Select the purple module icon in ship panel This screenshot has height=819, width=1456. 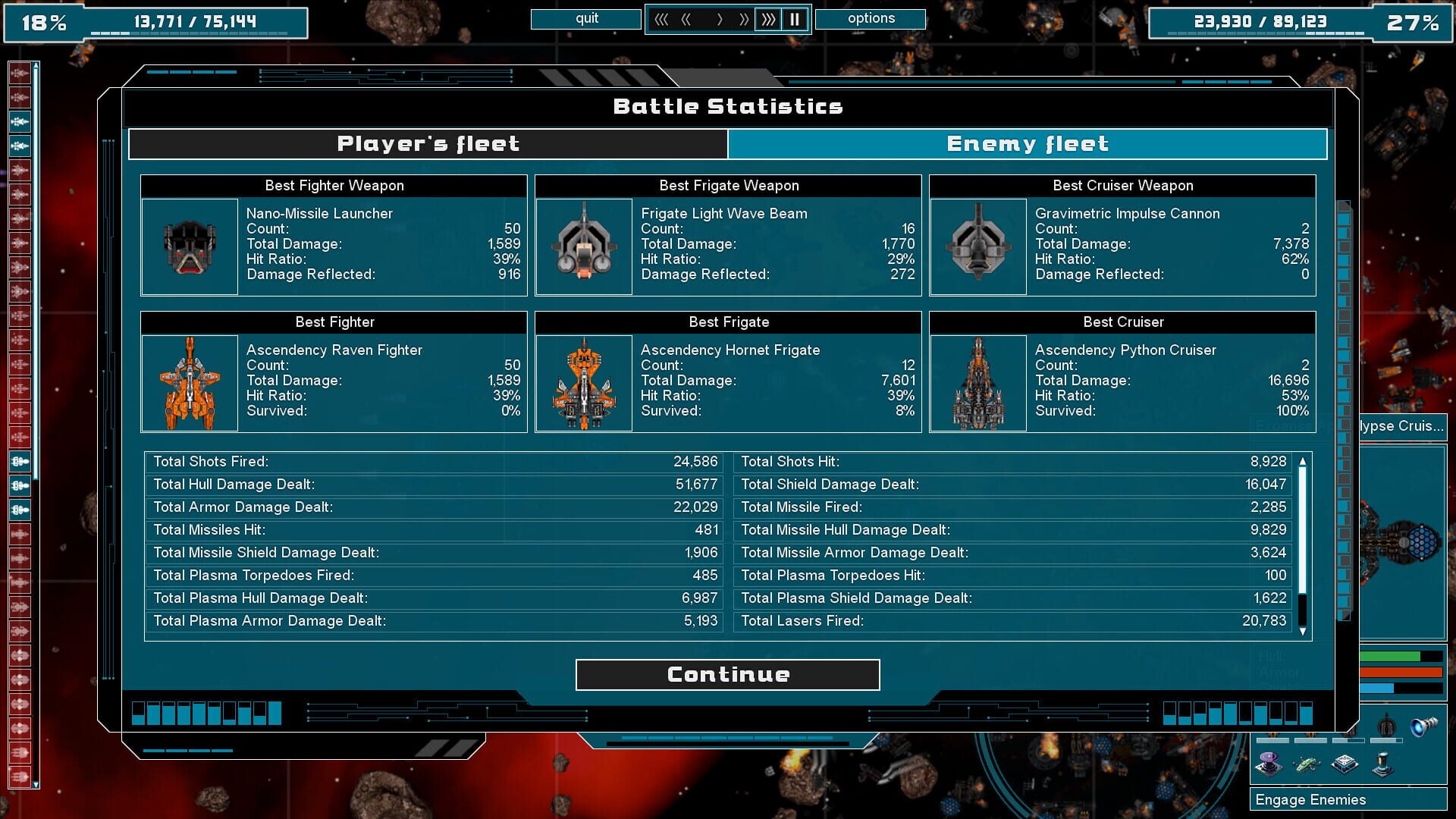tap(1268, 766)
